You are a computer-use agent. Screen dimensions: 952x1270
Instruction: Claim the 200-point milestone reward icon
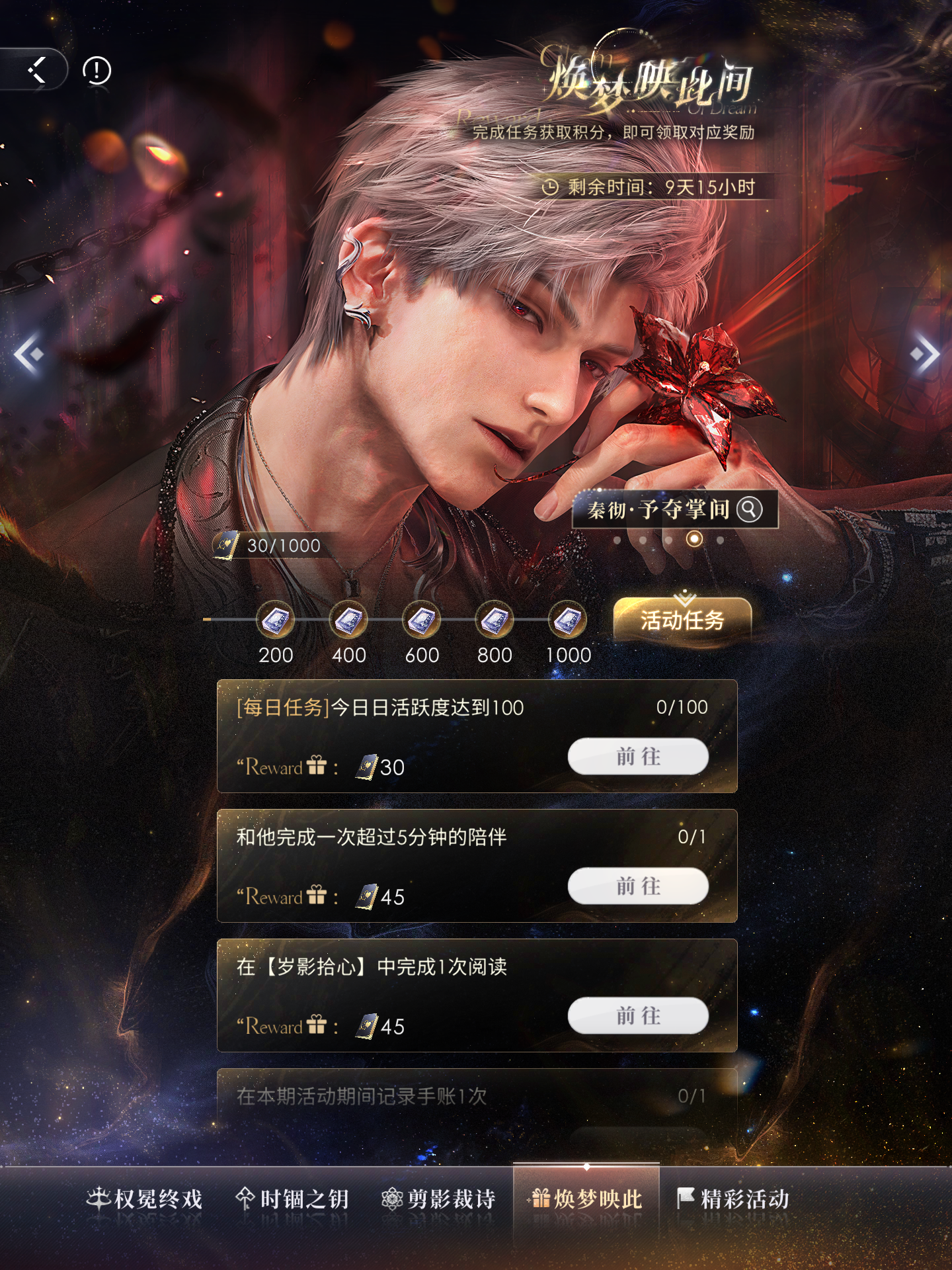pyautogui.click(x=276, y=620)
